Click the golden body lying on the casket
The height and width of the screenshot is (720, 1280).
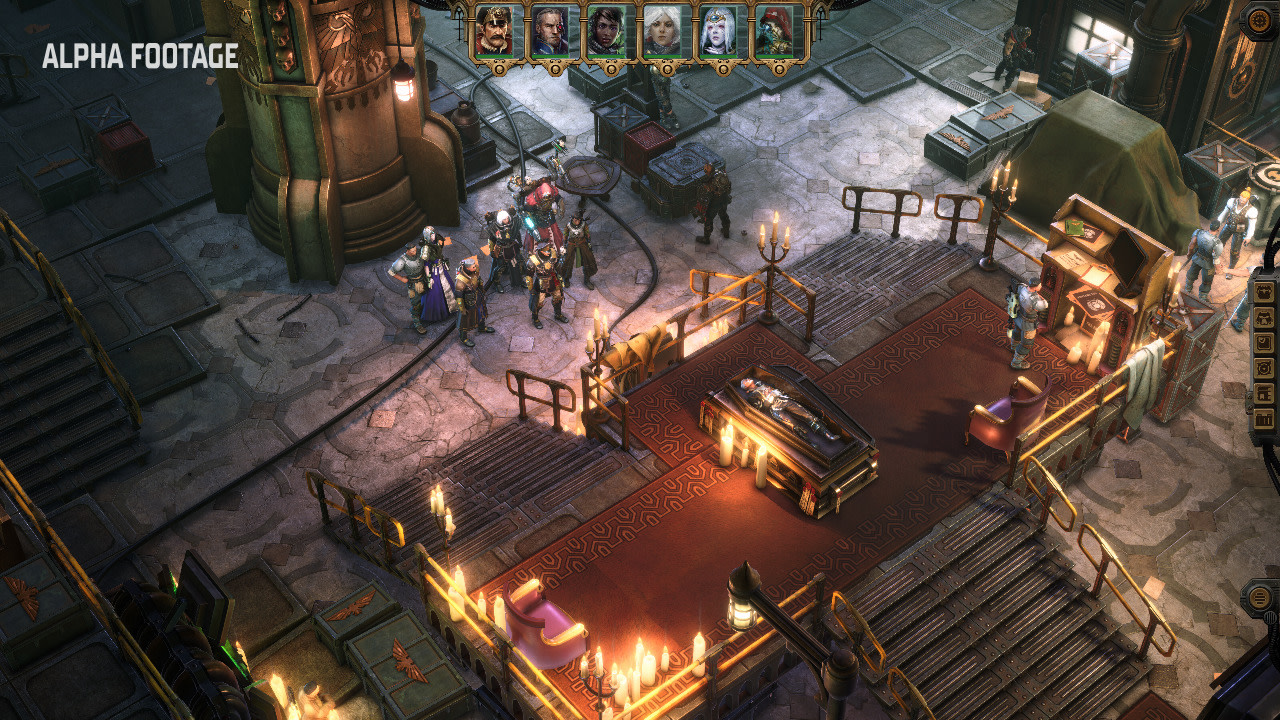[x=790, y=410]
